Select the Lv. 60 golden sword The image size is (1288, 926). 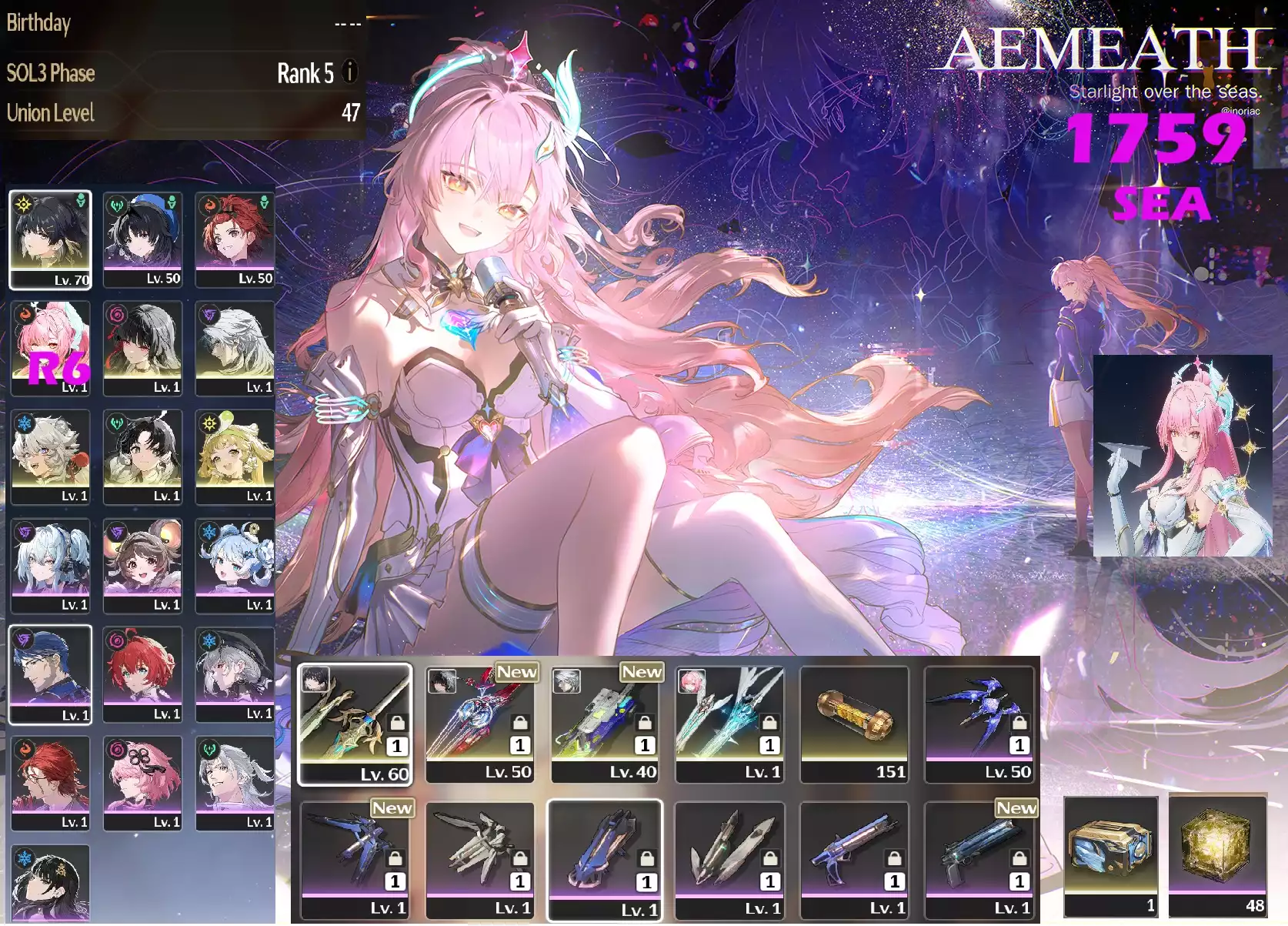tap(355, 724)
